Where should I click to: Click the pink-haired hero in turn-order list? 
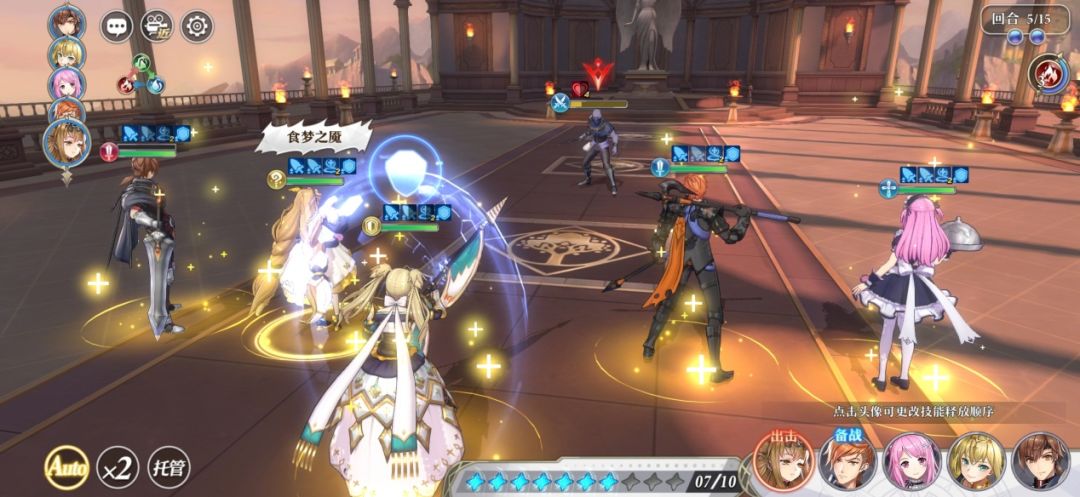(x=67, y=84)
